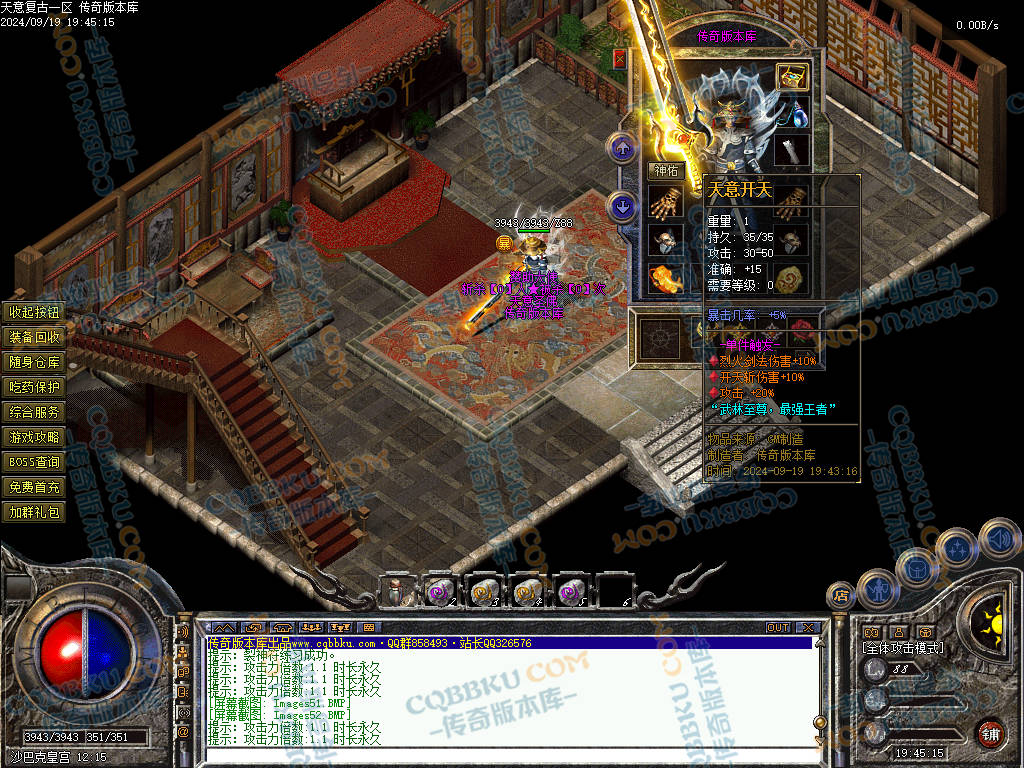
Task: Click the 装备回收 equipment recycle button
Action: [35, 337]
